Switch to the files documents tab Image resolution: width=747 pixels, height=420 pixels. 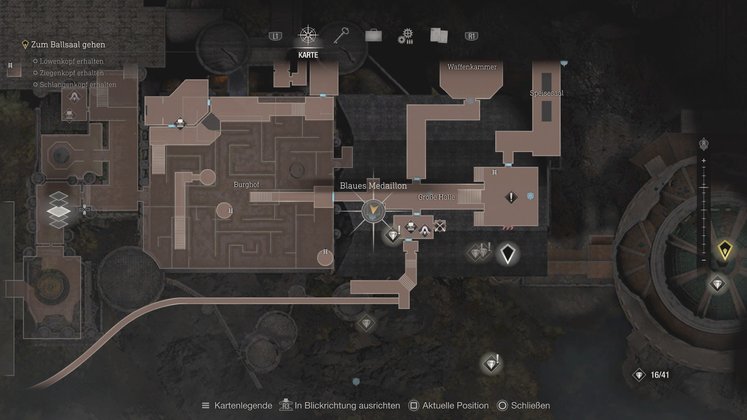click(x=437, y=36)
